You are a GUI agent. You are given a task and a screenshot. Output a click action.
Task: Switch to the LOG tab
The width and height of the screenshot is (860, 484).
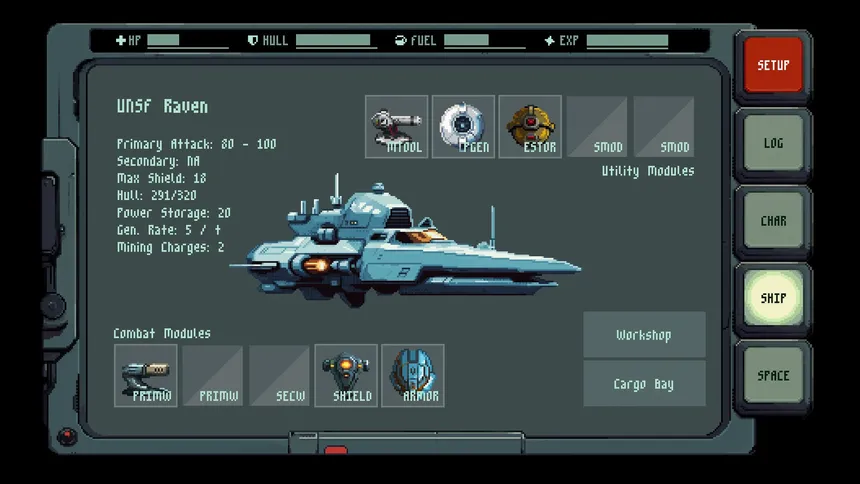(773, 144)
